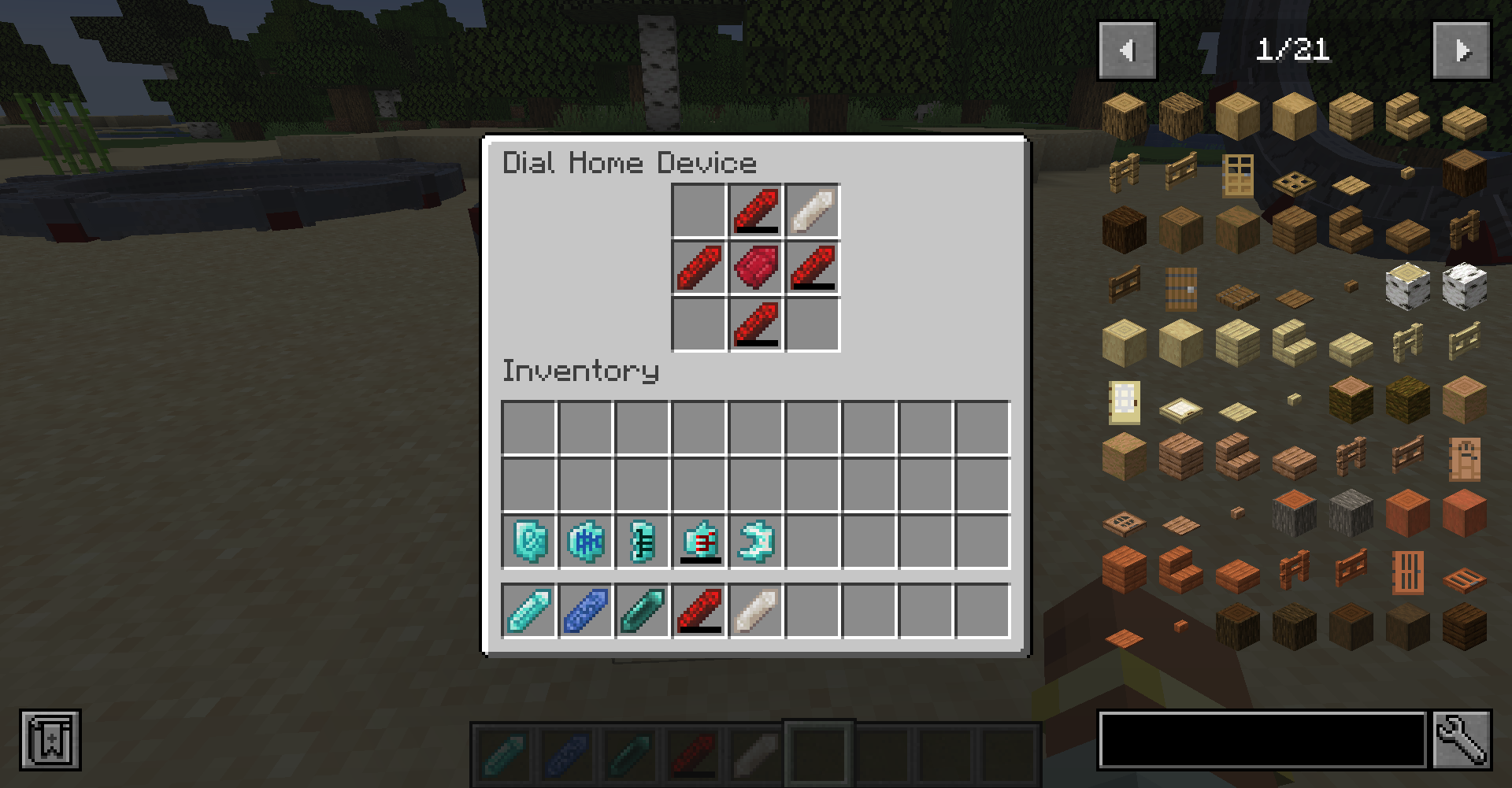Image resolution: width=1512 pixels, height=788 pixels.
Task: Select the cyan glyph with blue markings
Action: [586, 542]
